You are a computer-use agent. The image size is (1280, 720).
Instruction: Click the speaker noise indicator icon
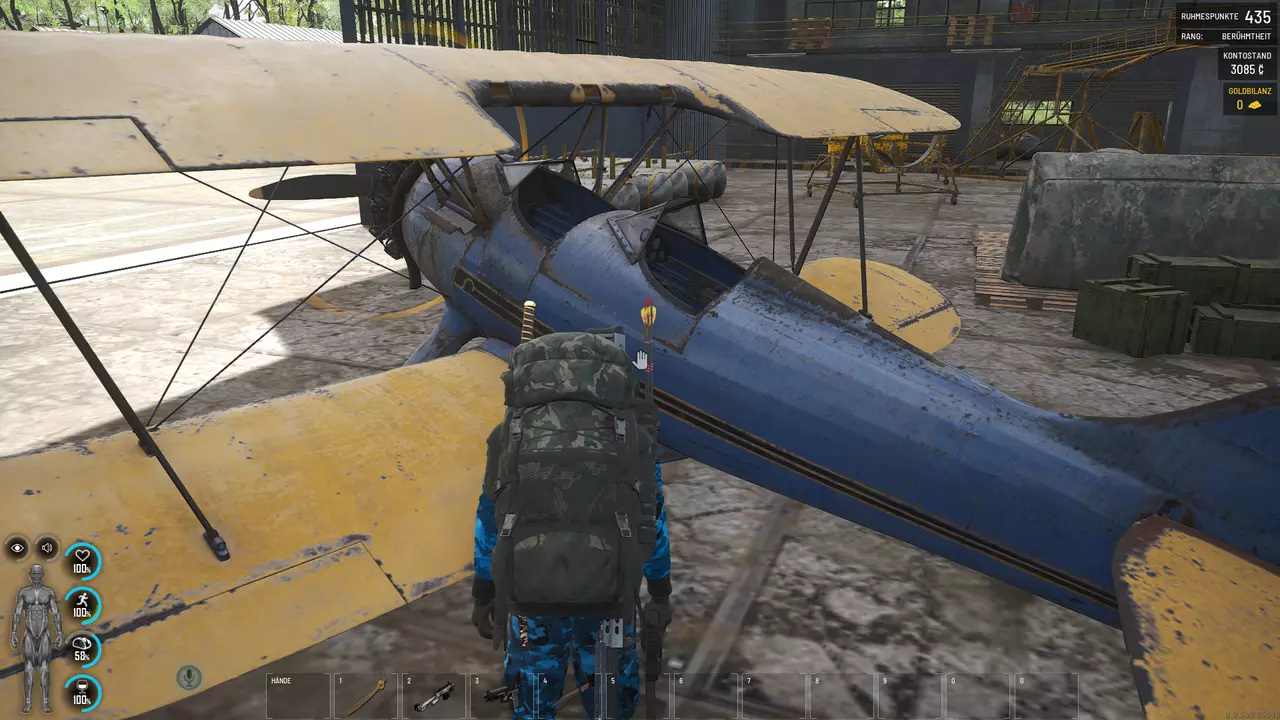(47, 547)
